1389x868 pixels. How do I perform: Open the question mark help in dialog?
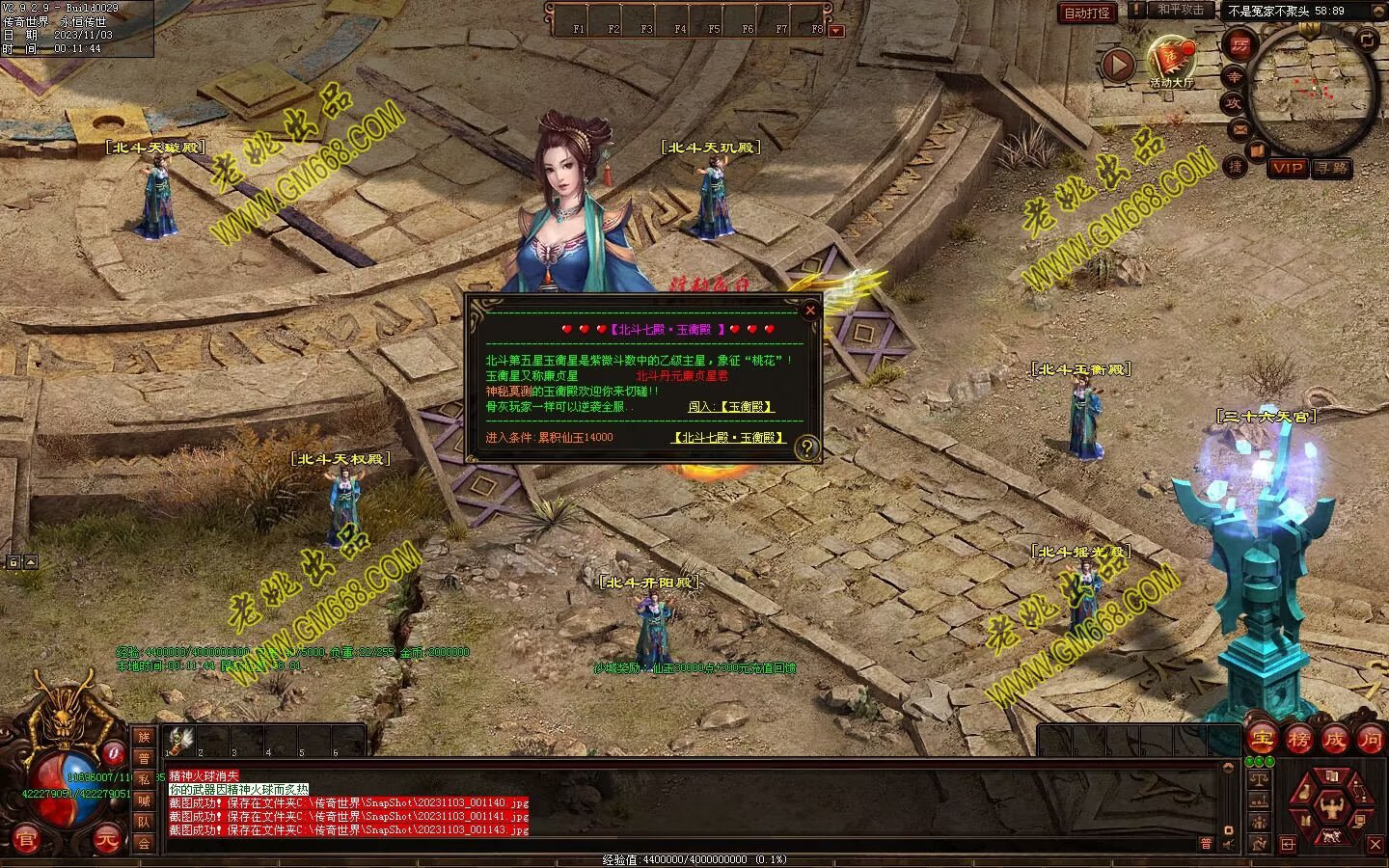point(806,447)
